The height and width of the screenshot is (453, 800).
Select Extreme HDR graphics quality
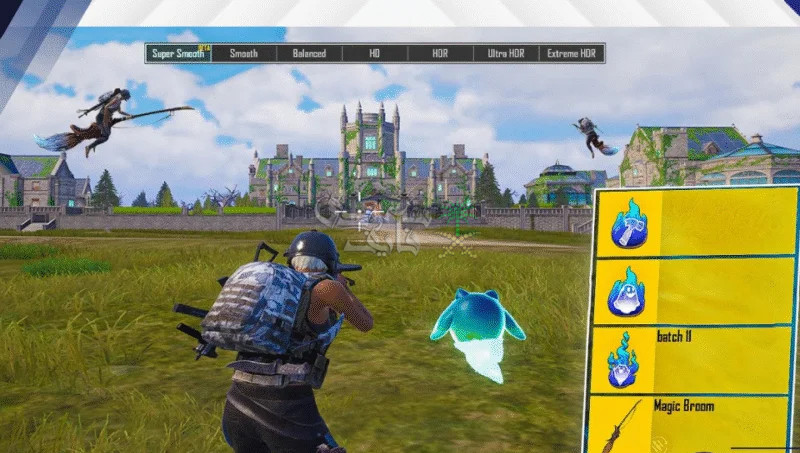571,53
